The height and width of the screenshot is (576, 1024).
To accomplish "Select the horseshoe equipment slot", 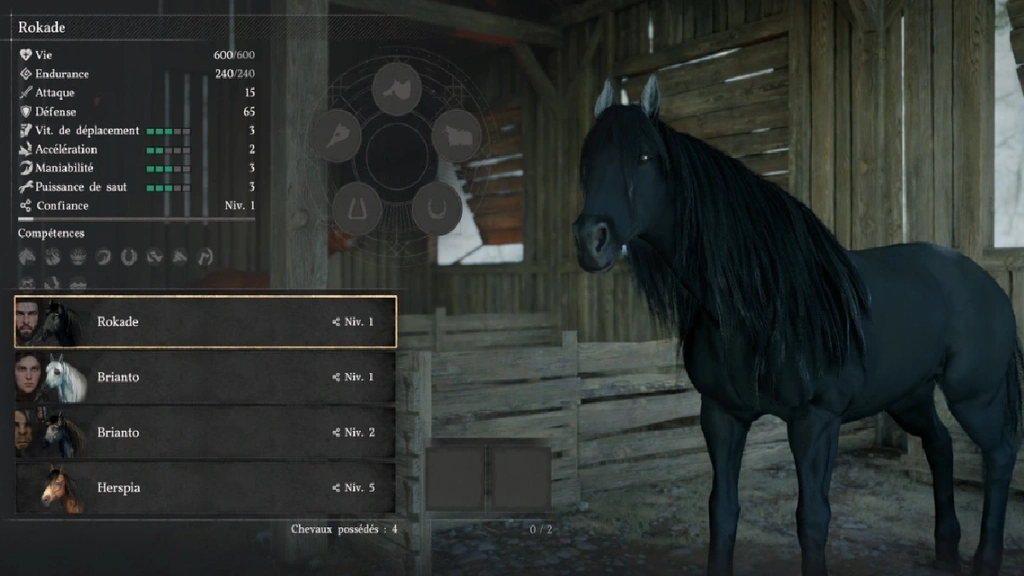I will coord(436,208).
